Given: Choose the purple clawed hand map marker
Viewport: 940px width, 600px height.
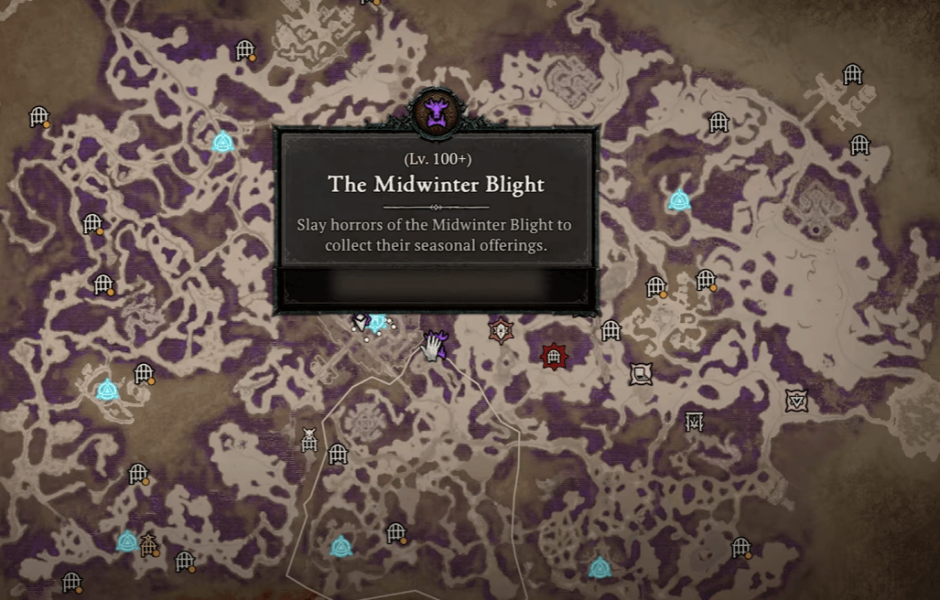Looking at the screenshot, I should tap(432, 346).
